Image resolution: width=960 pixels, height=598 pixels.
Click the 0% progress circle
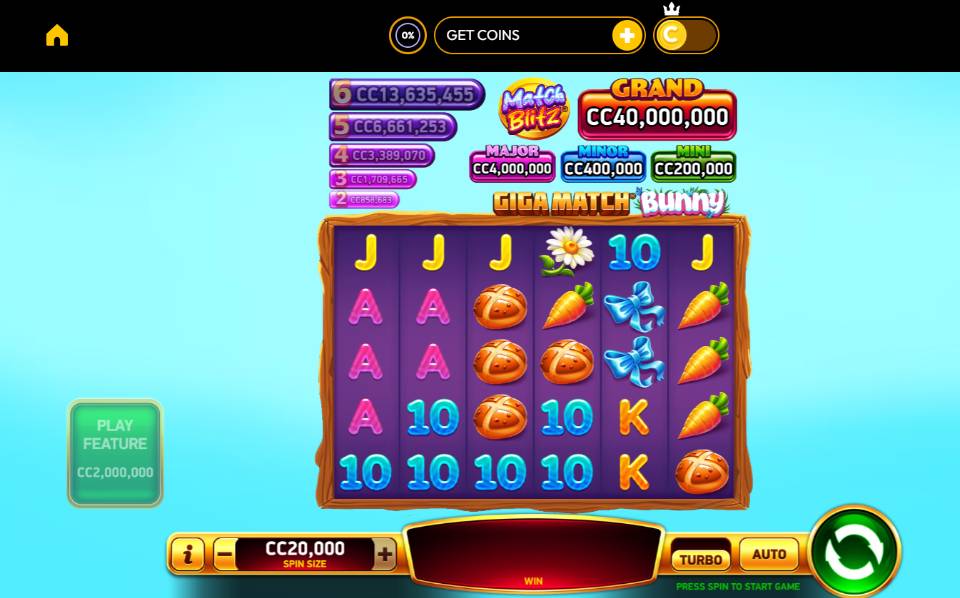point(407,36)
